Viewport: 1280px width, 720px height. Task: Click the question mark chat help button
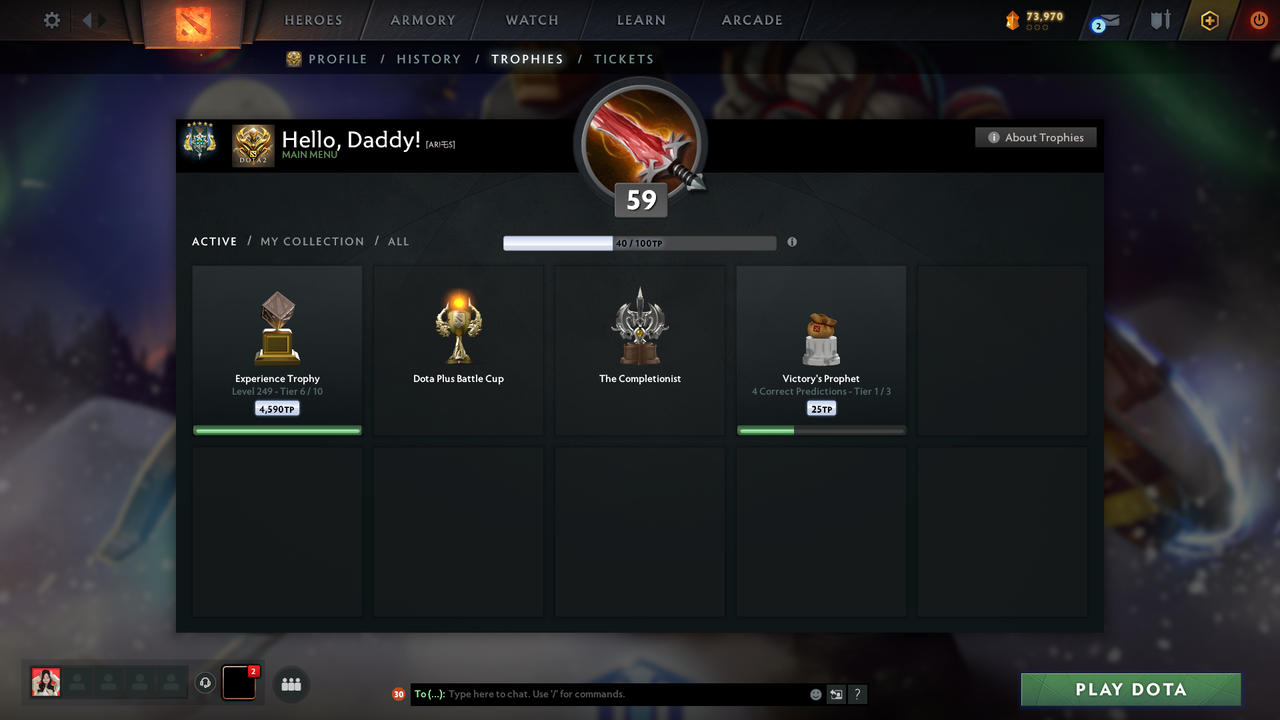pyautogui.click(x=857, y=694)
